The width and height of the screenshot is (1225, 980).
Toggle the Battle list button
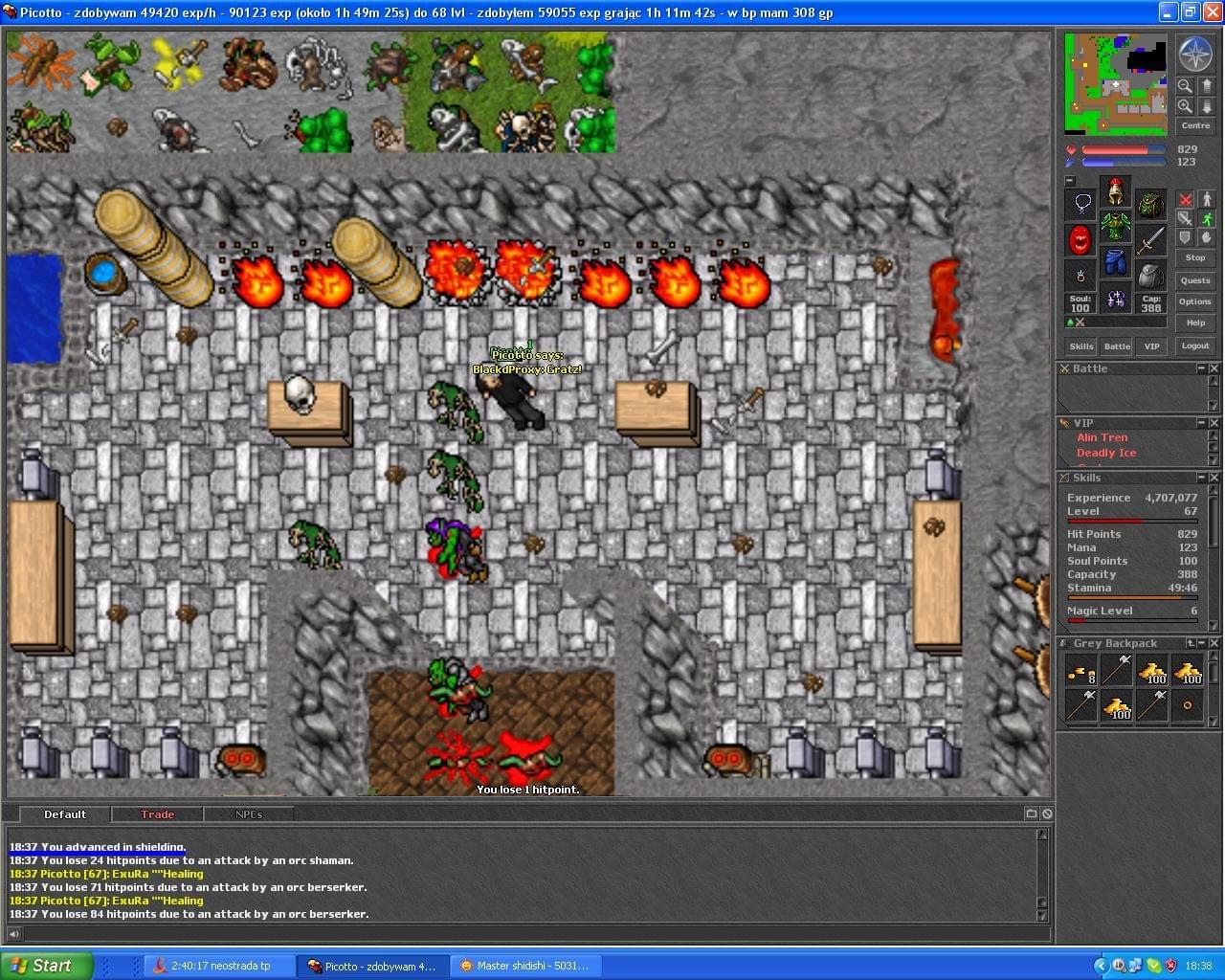1117,345
